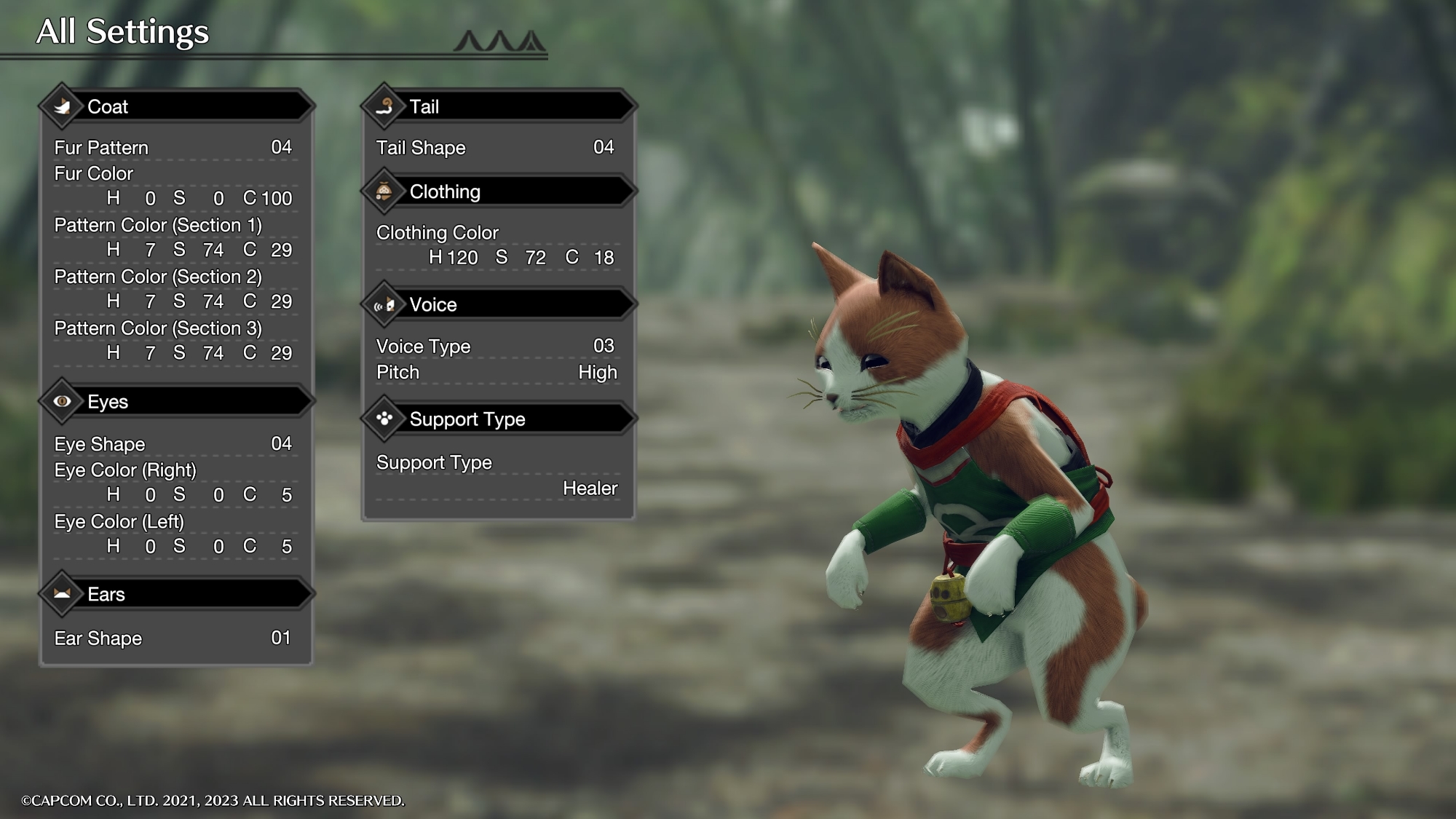
Task: Choose the Fur Pattern row
Action: pos(173,148)
